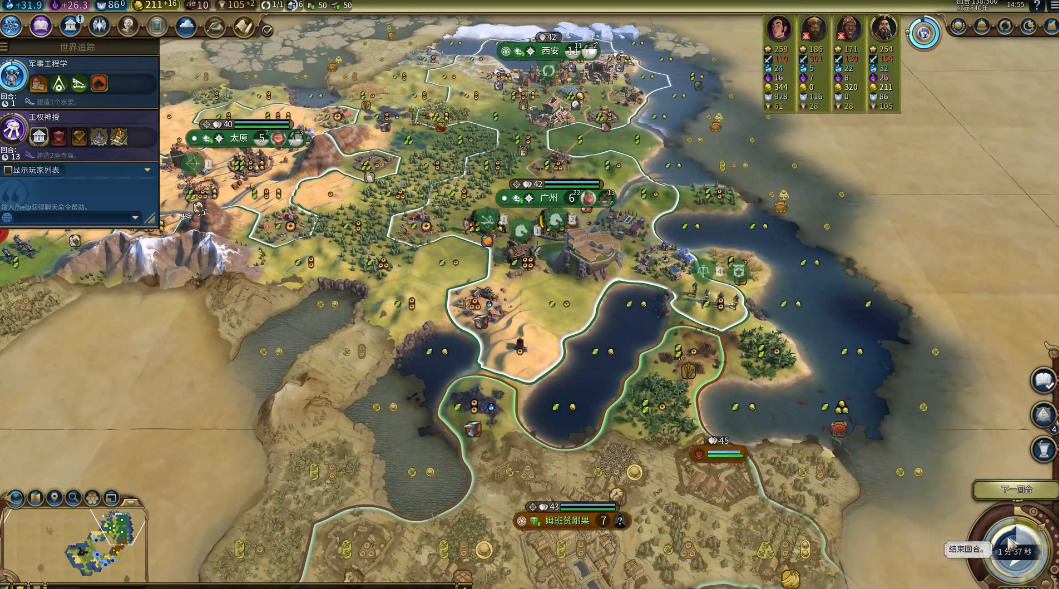Open the civics tree button
Screen dimensions: 1059x589
coord(42,26)
